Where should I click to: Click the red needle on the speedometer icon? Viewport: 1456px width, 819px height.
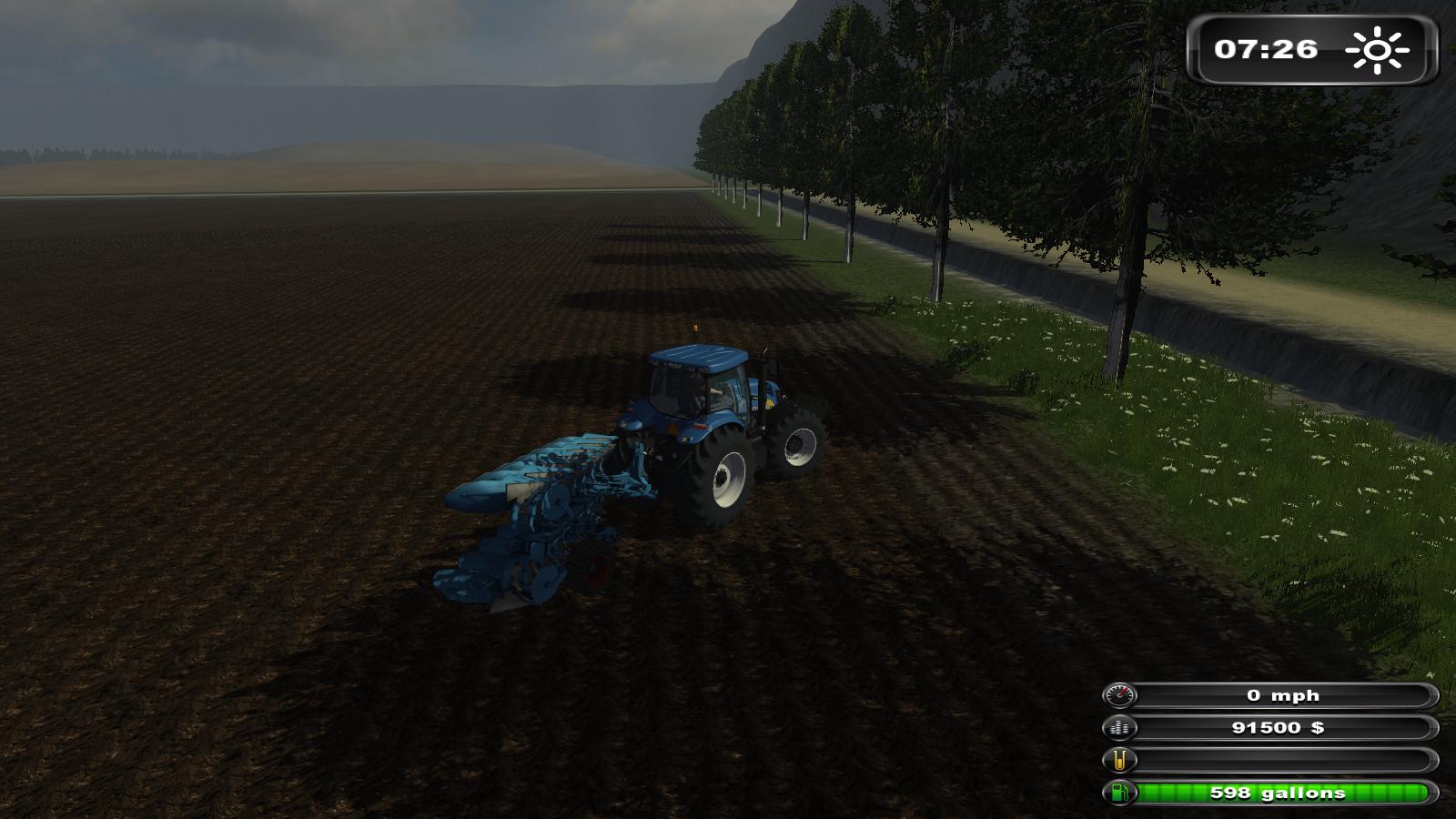[1122, 693]
